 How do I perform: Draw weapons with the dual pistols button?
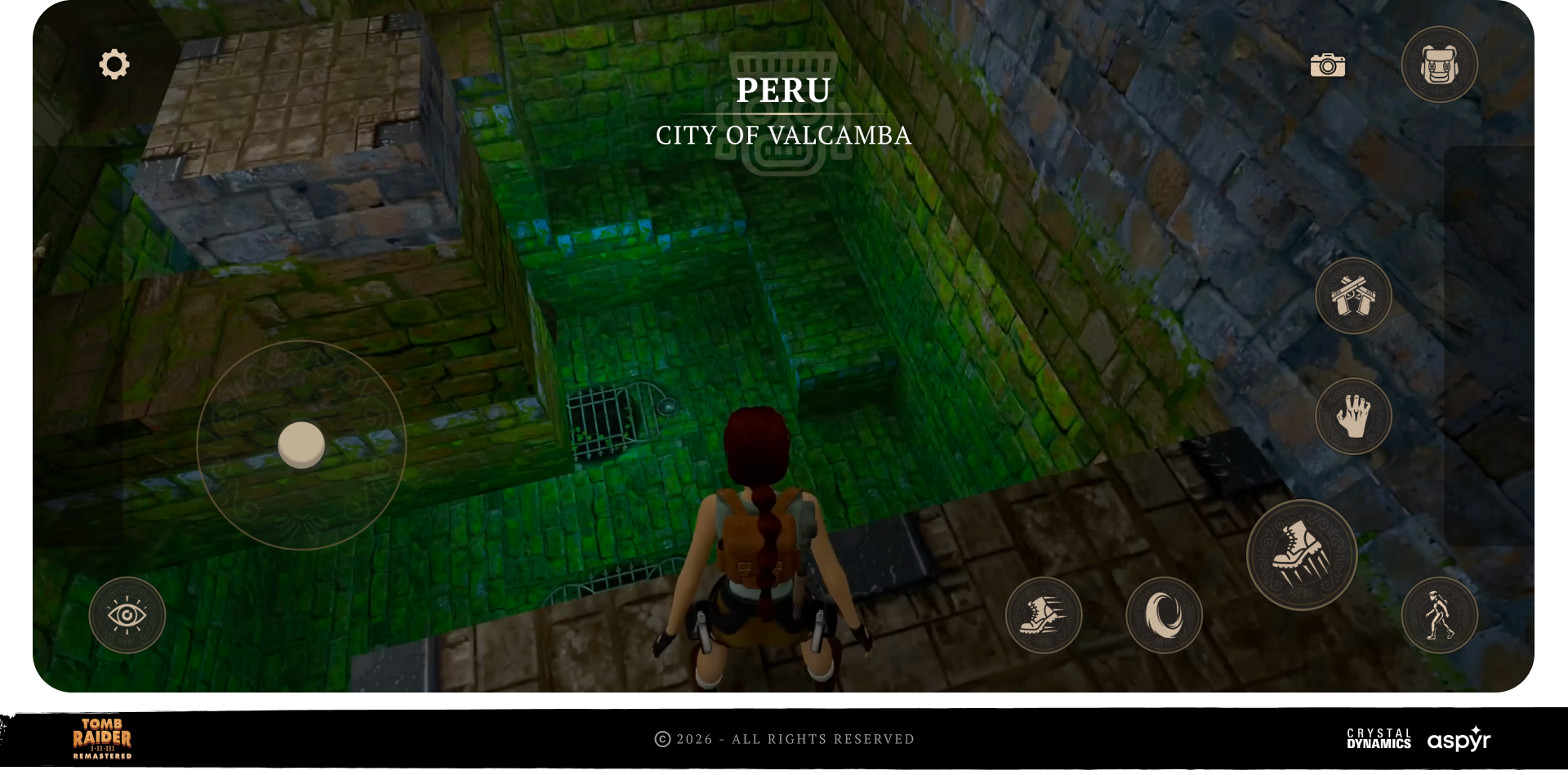click(1353, 296)
